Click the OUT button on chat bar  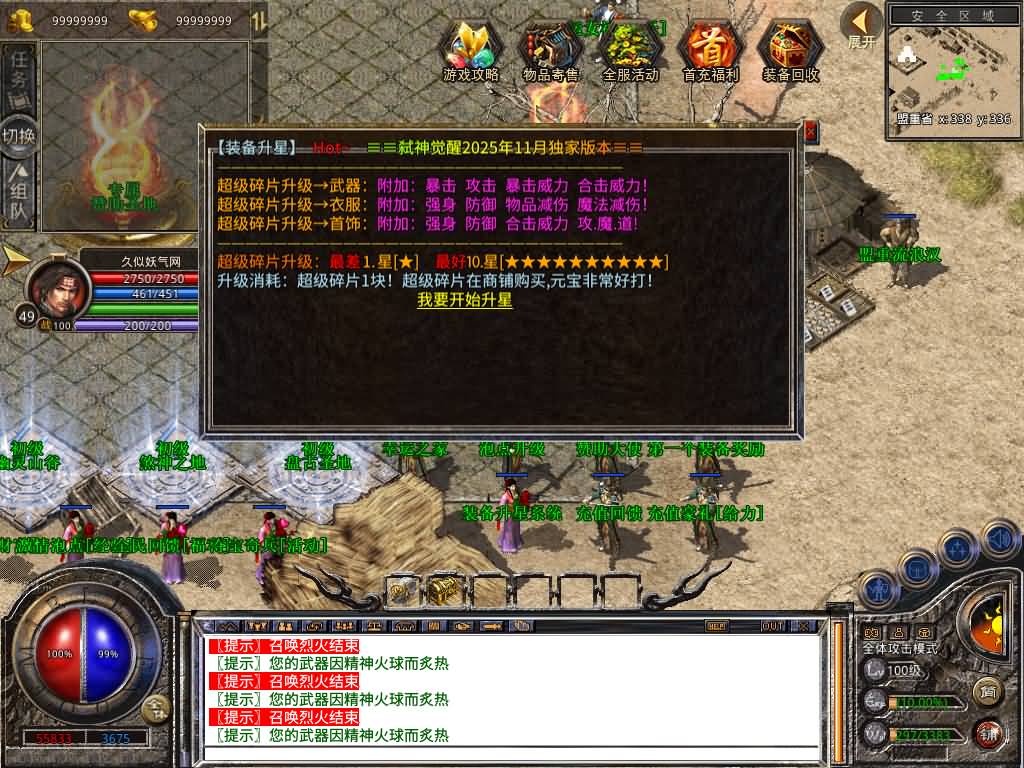772,626
